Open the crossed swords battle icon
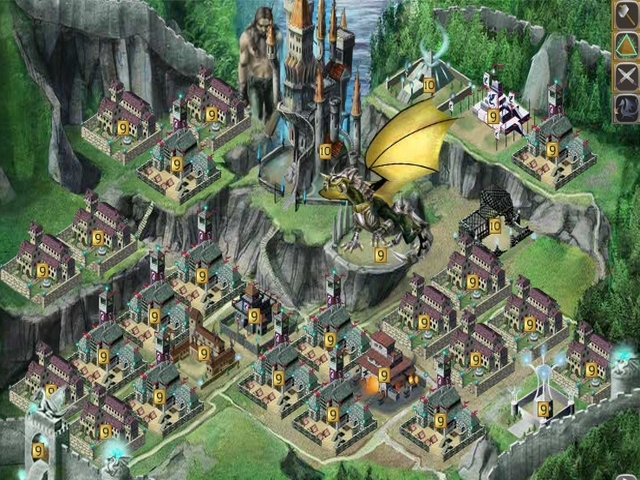This screenshot has width=640, height=480. (626, 77)
